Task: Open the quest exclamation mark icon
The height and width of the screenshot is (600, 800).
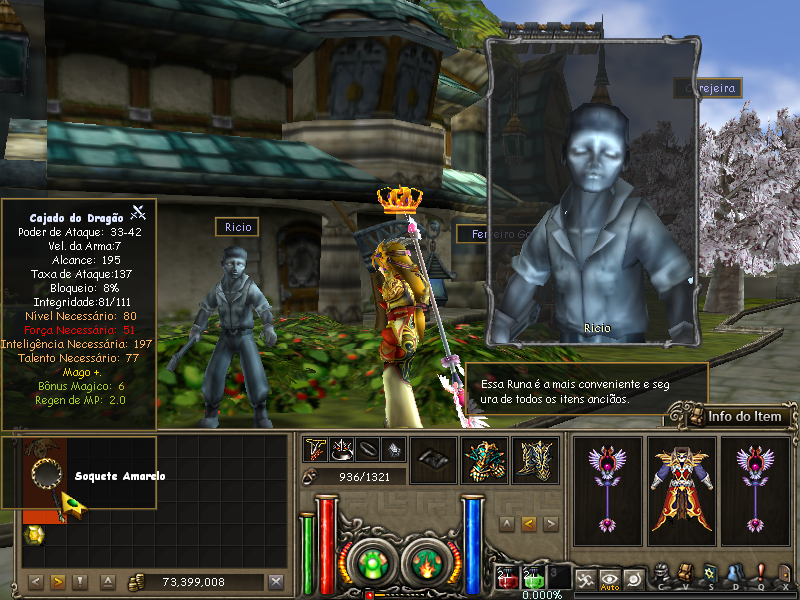Action: pos(760,574)
